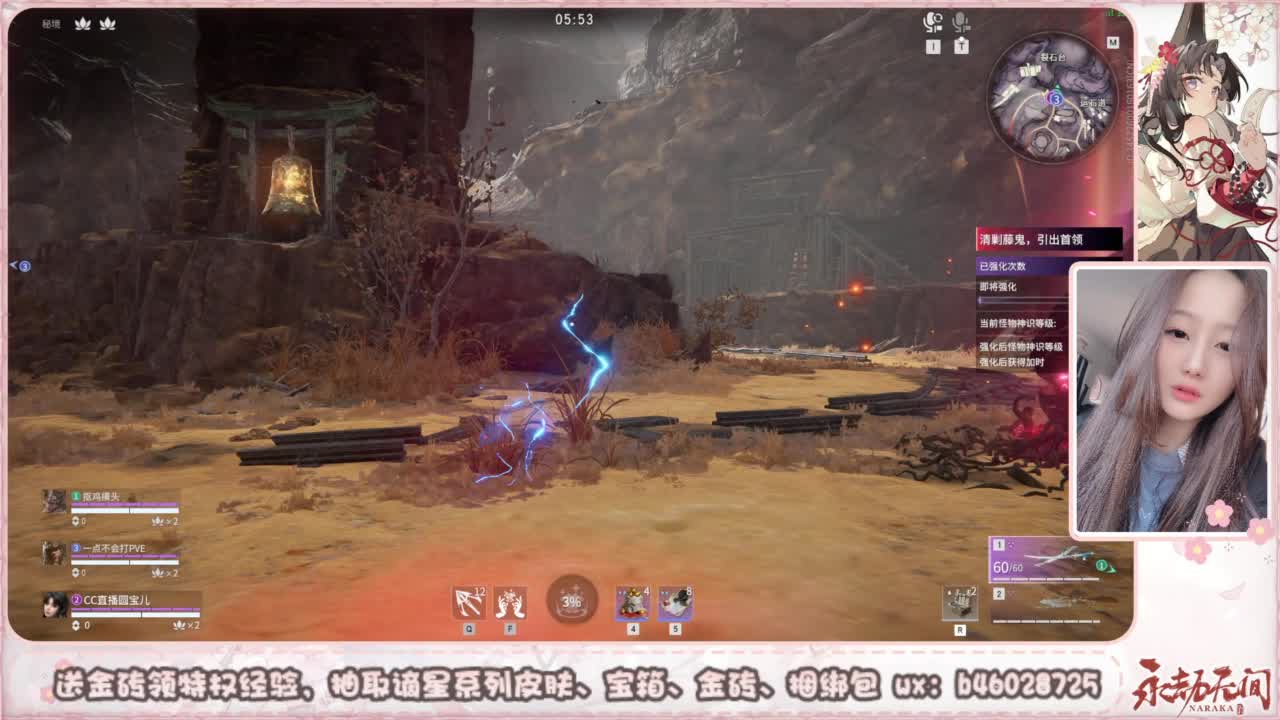Click the ultimate charge icon showing 3%

(570, 598)
